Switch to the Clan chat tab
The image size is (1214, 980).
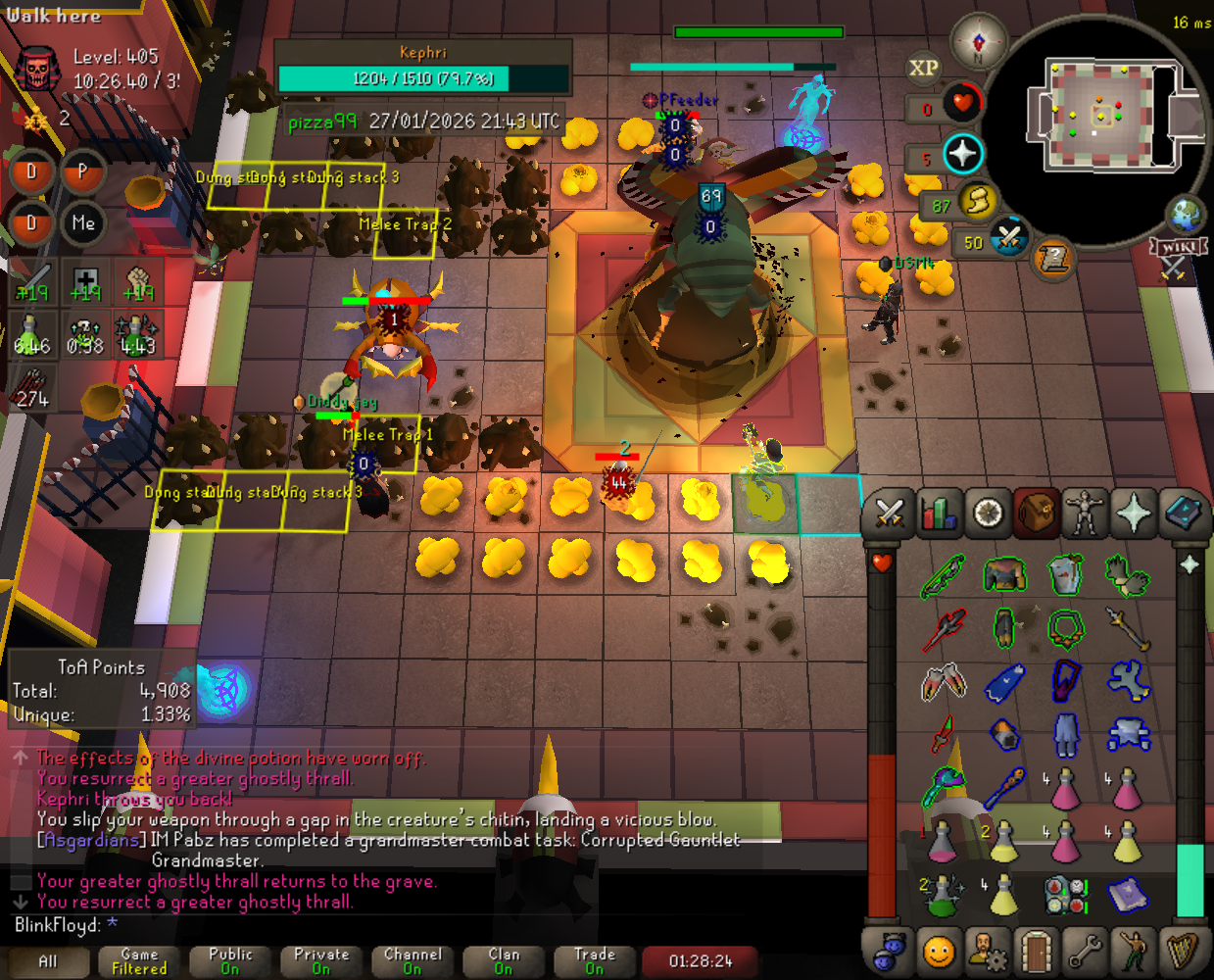pyautogui.click(x=504, y=961)
